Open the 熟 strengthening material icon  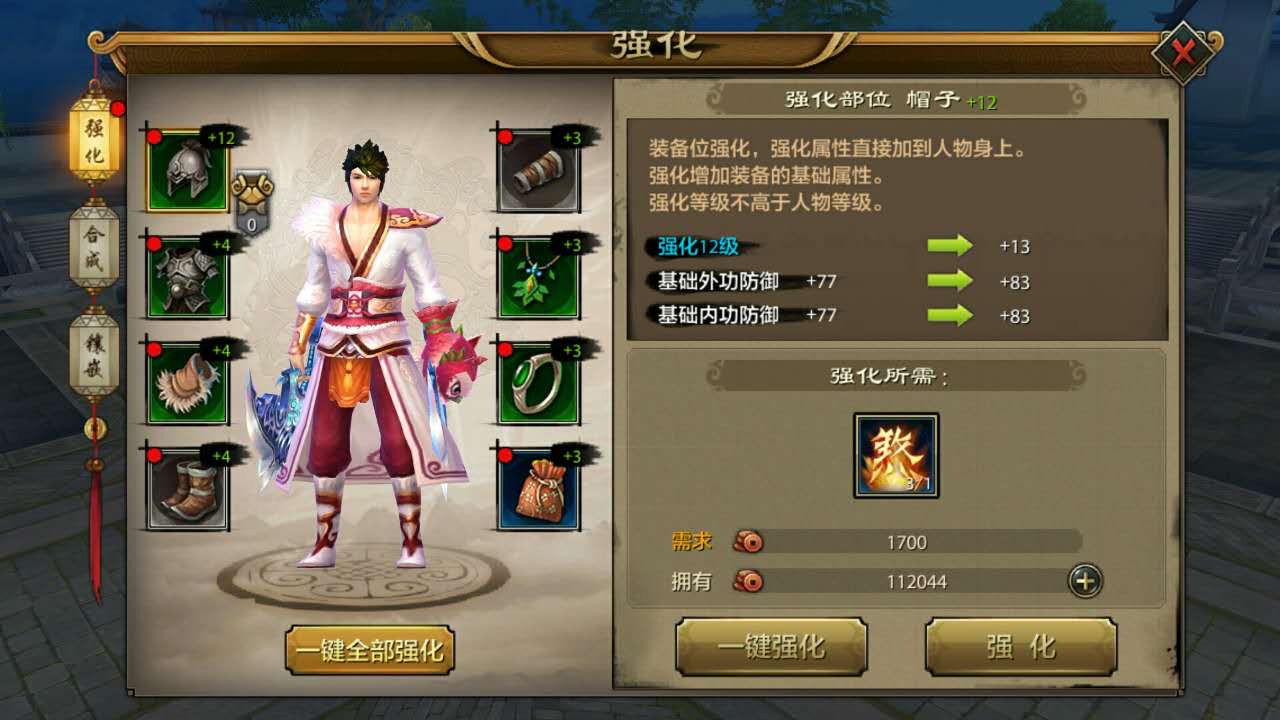895,457
